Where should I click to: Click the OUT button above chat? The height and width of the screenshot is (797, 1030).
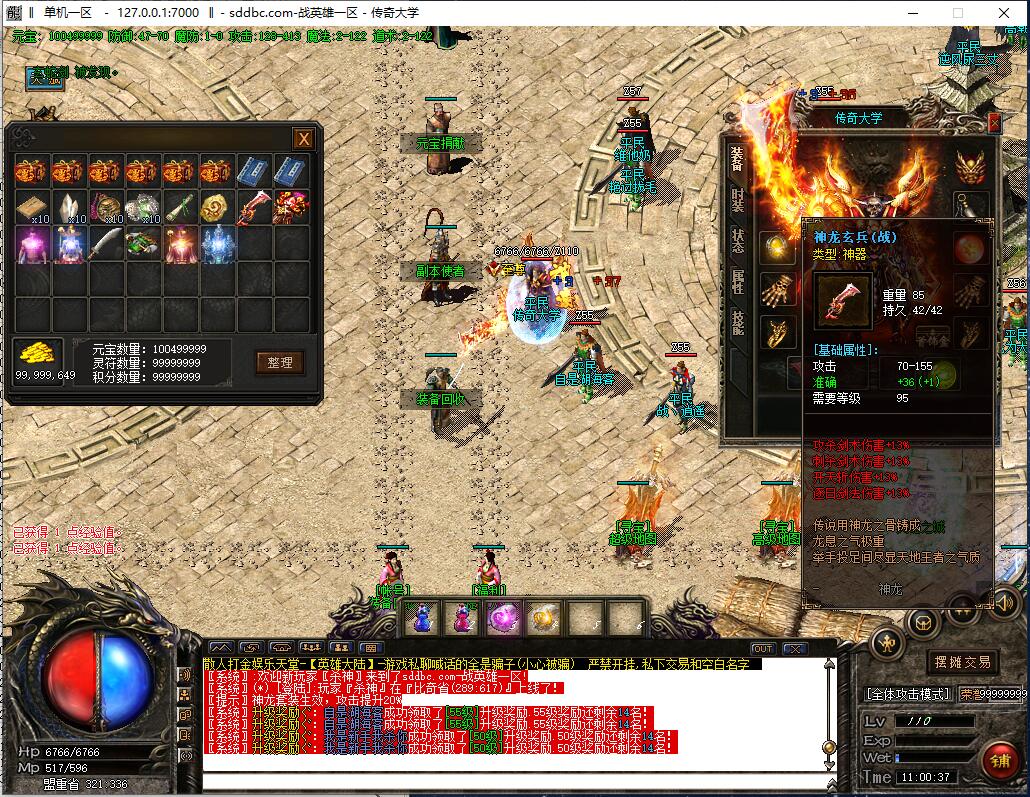763,649
